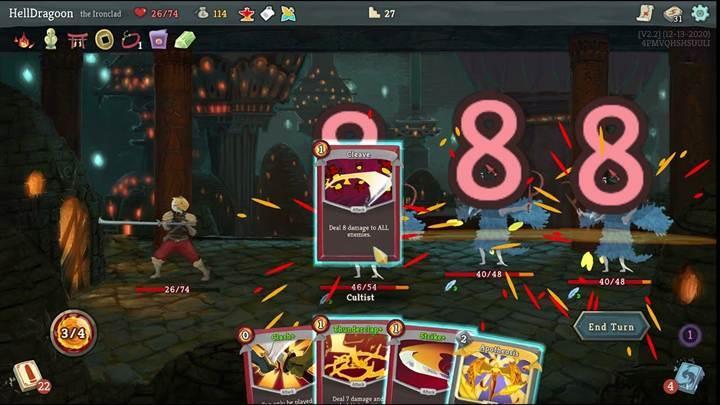
Task: Open the settings gear menu
Action: point(700,13)
